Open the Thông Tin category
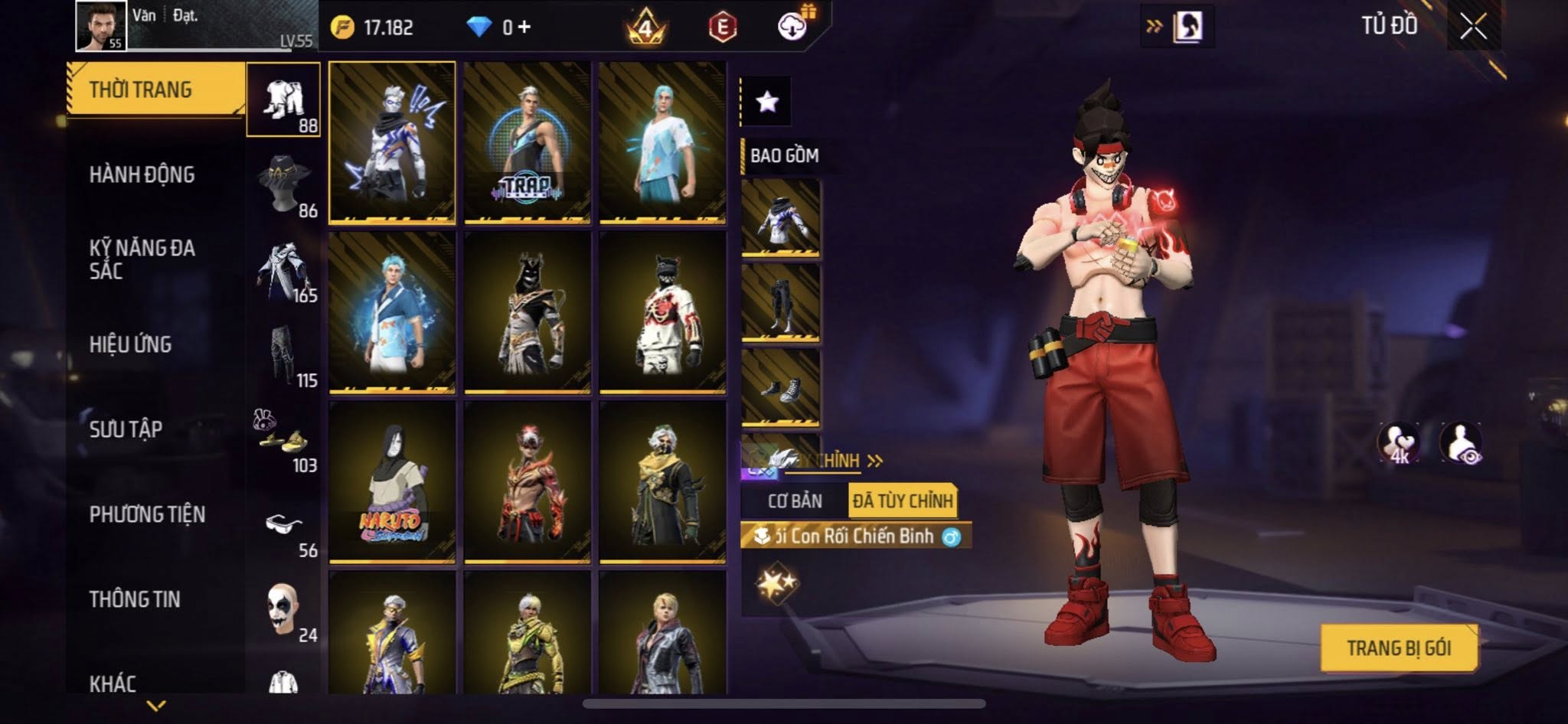 coord(135,599)
